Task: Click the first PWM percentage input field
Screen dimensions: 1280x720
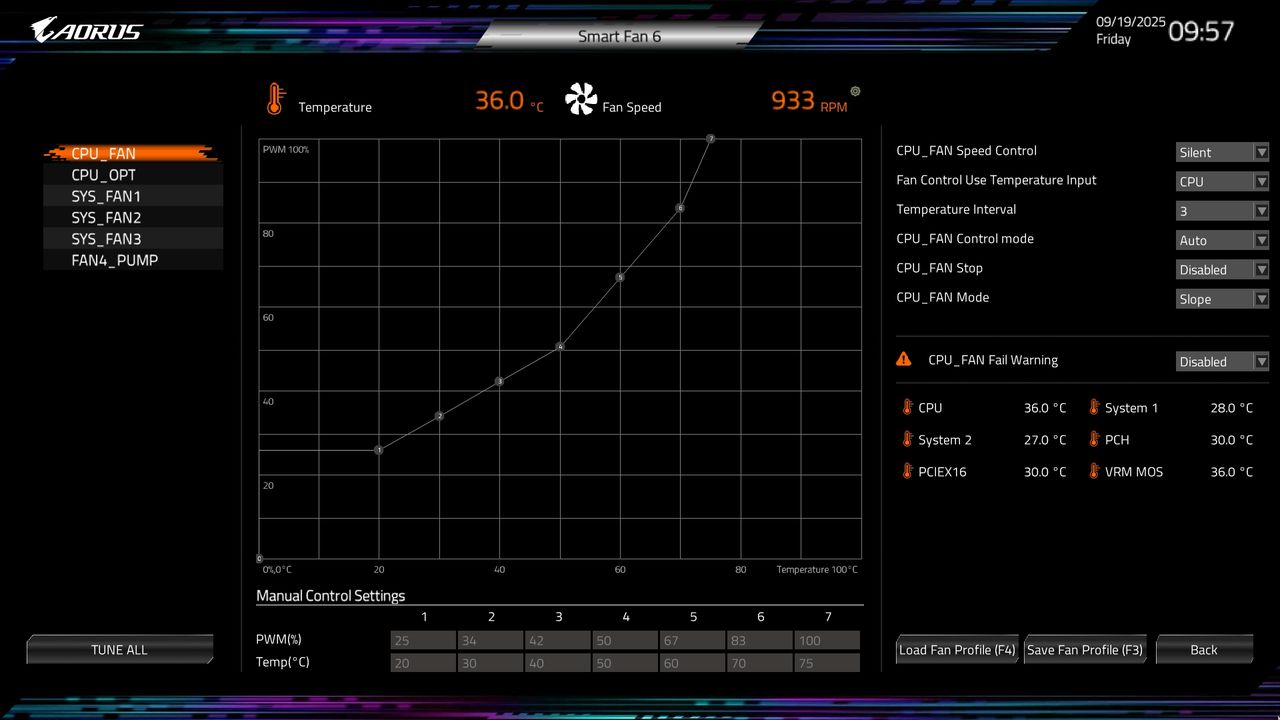Action: [x=423, y=639]
